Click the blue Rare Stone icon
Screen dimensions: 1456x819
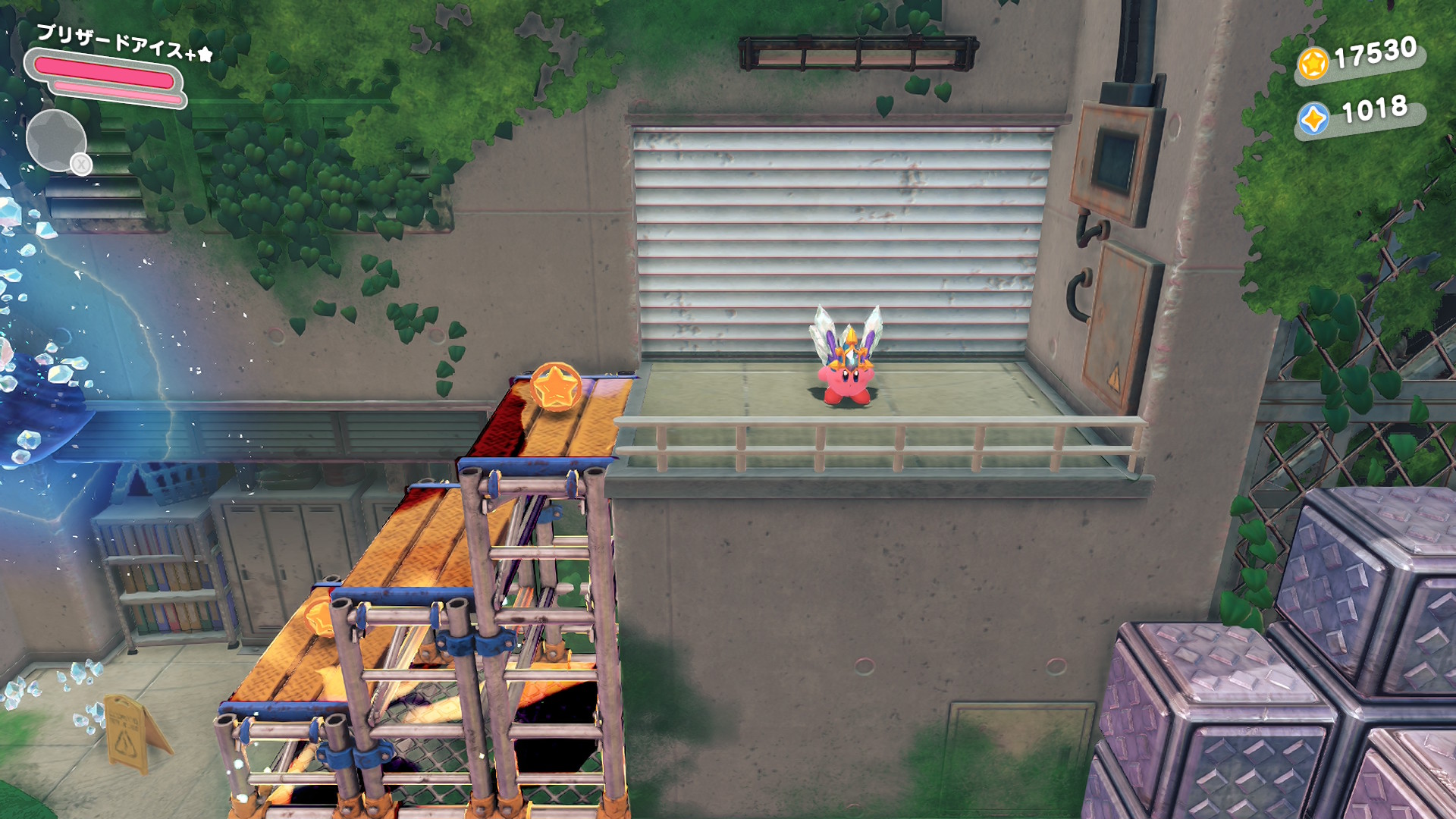[1313, 119]
